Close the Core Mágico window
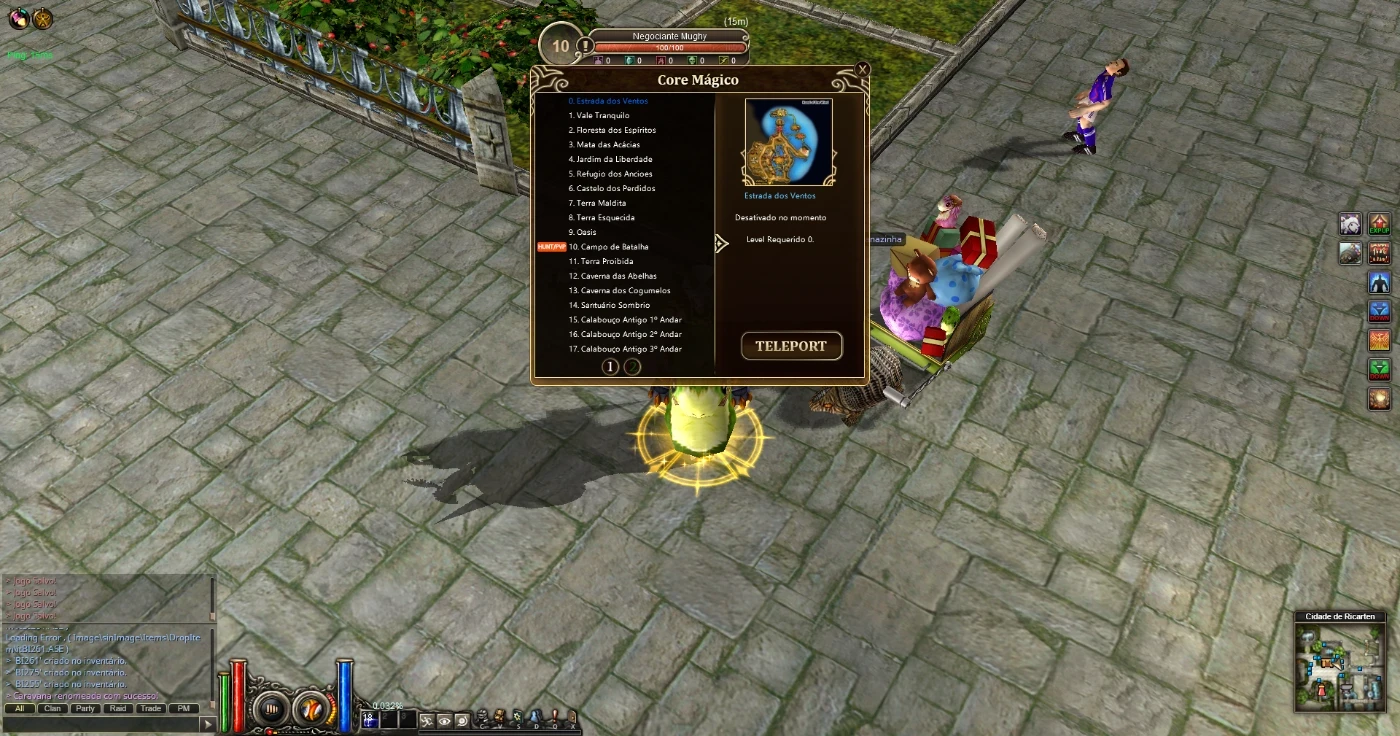Image resolution: width=1400 pixels, height=736 pixels. click(862, 69)
